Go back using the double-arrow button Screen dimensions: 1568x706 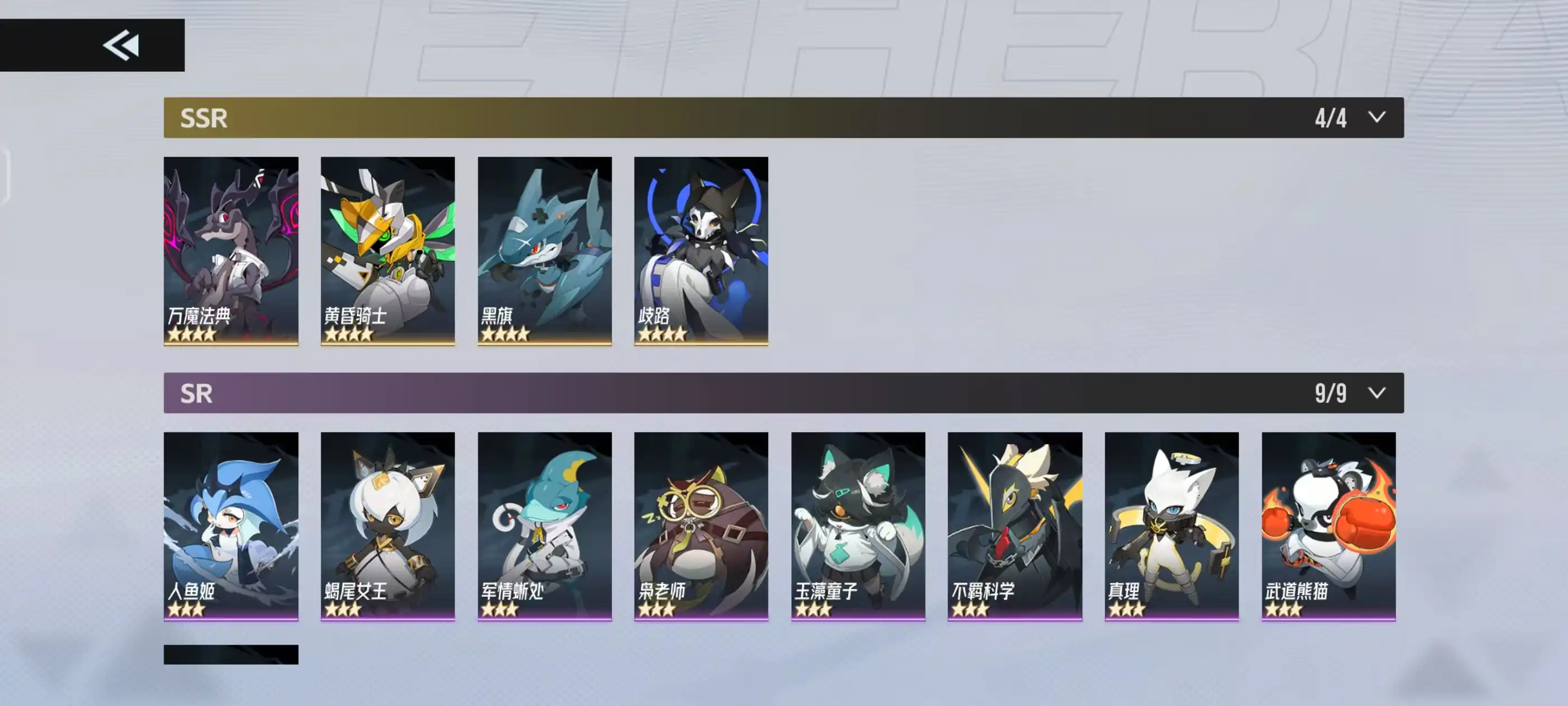[120, 45]
